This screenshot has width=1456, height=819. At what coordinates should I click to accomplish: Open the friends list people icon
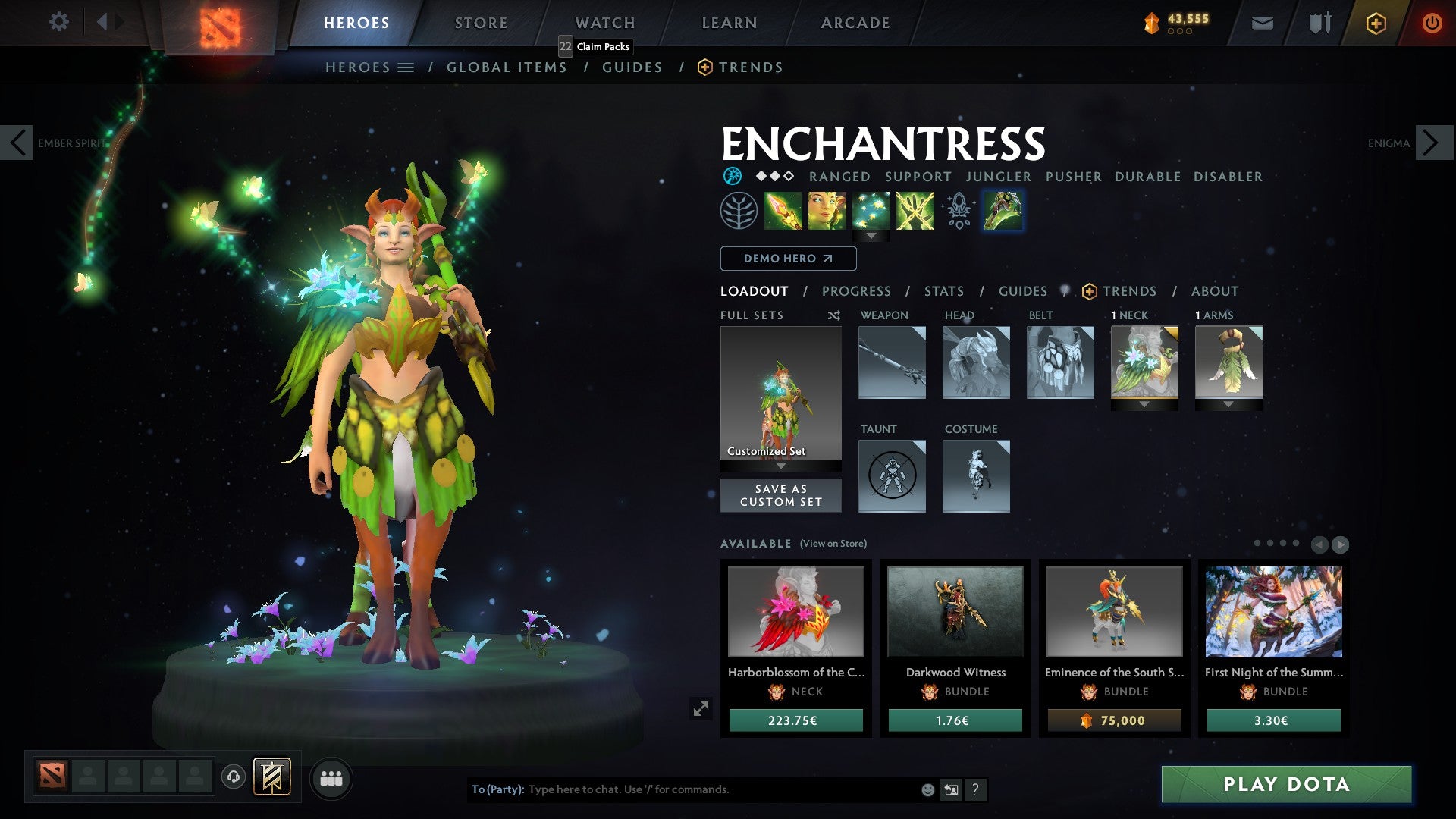click(x=331, y=778)
